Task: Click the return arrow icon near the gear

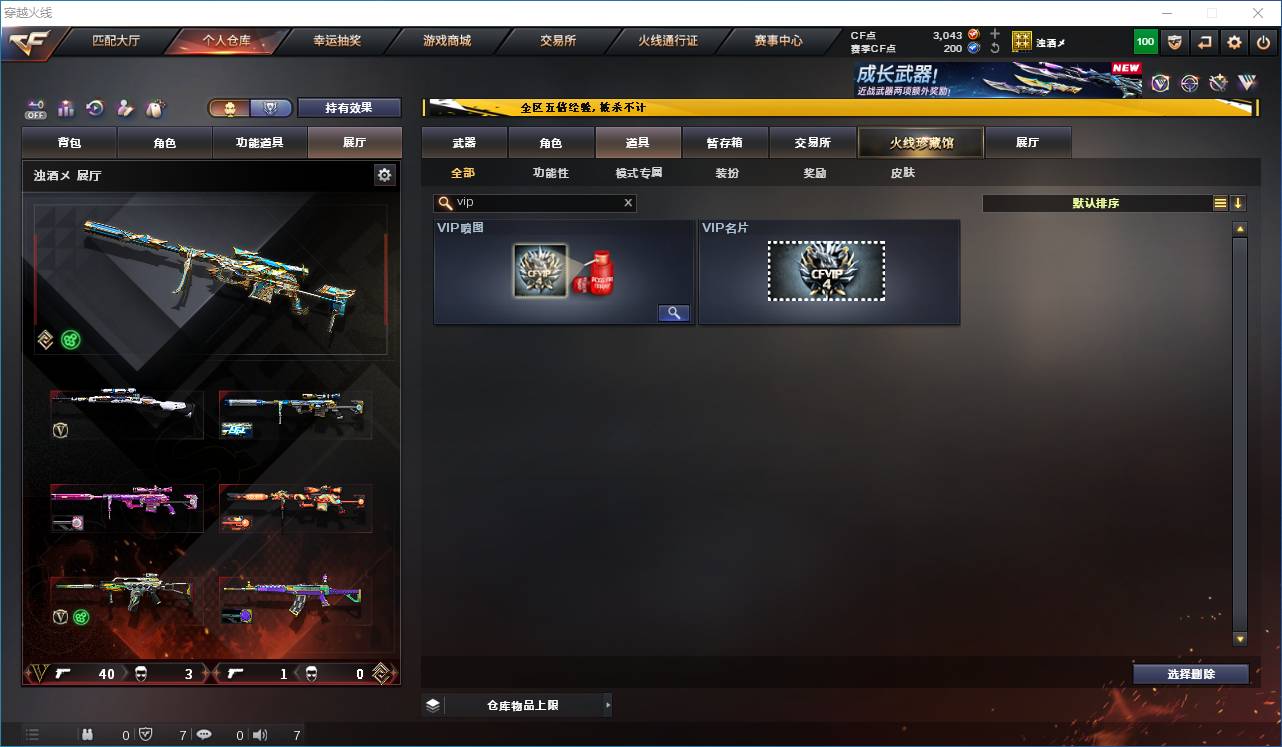Action: [1204, 42]
